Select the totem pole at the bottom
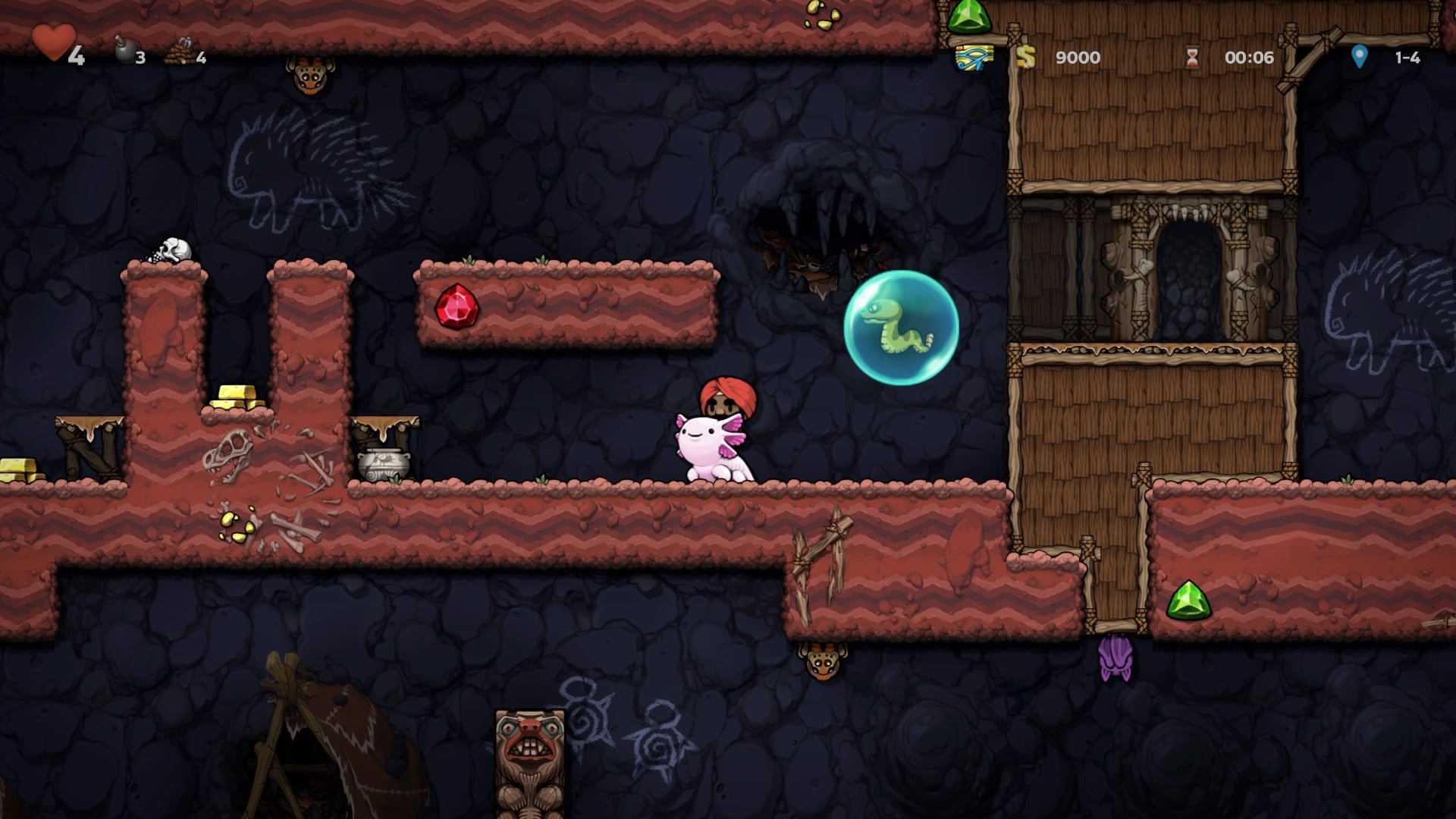 point(529,758)
